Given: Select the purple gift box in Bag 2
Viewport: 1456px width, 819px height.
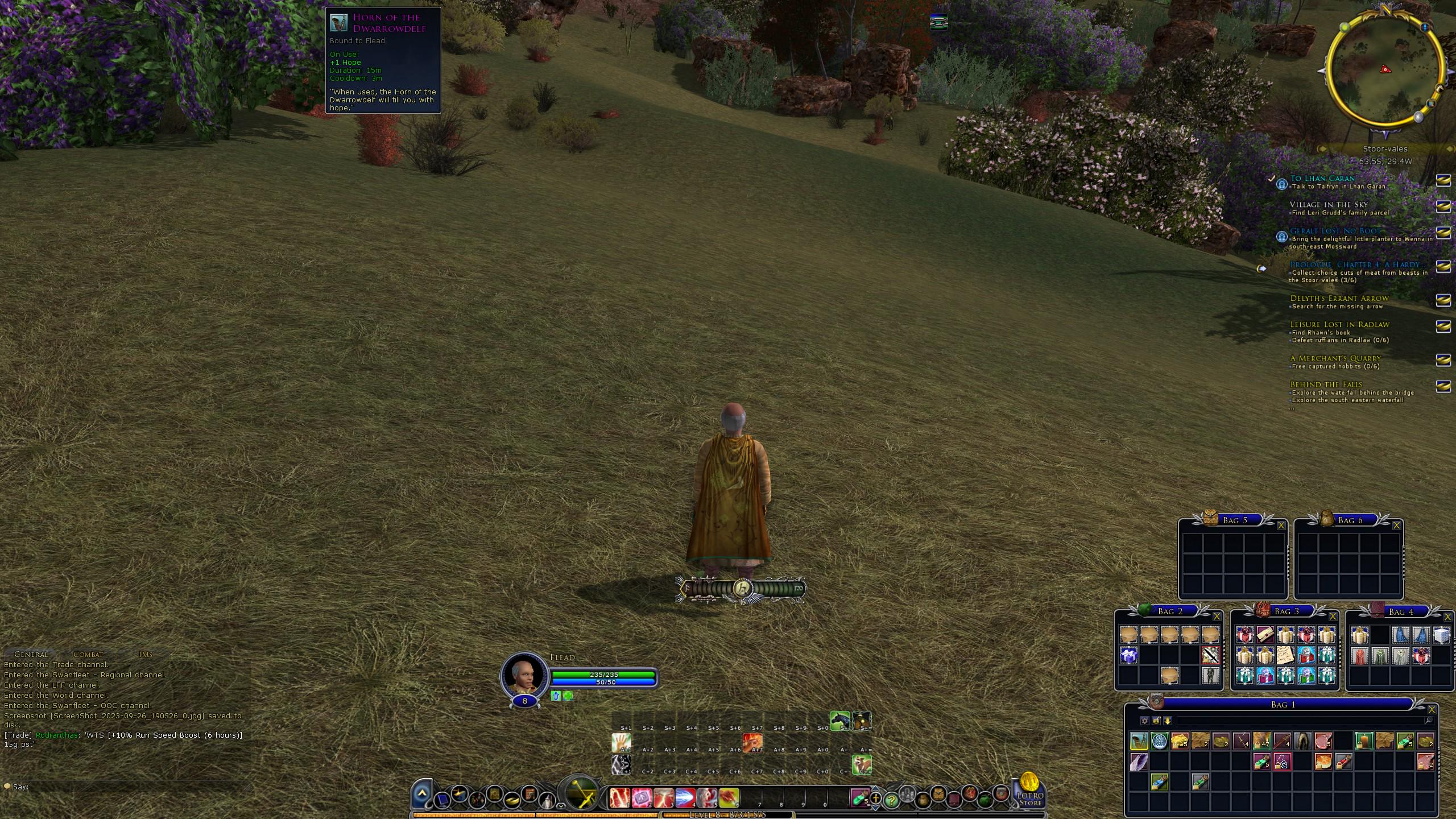Looking at the screenshot, I should pyautogui.click(x=1129, y=655).
